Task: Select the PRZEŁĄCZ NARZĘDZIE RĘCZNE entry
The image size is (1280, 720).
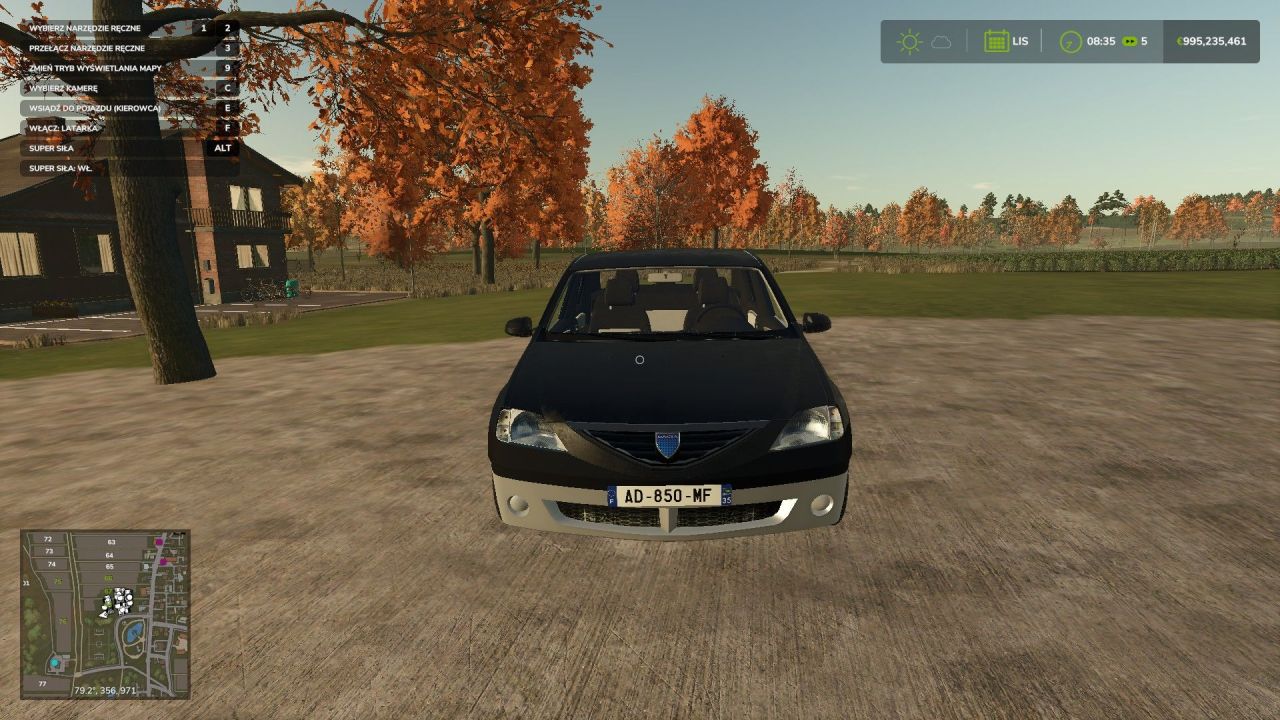Action: tap(85, 47)
